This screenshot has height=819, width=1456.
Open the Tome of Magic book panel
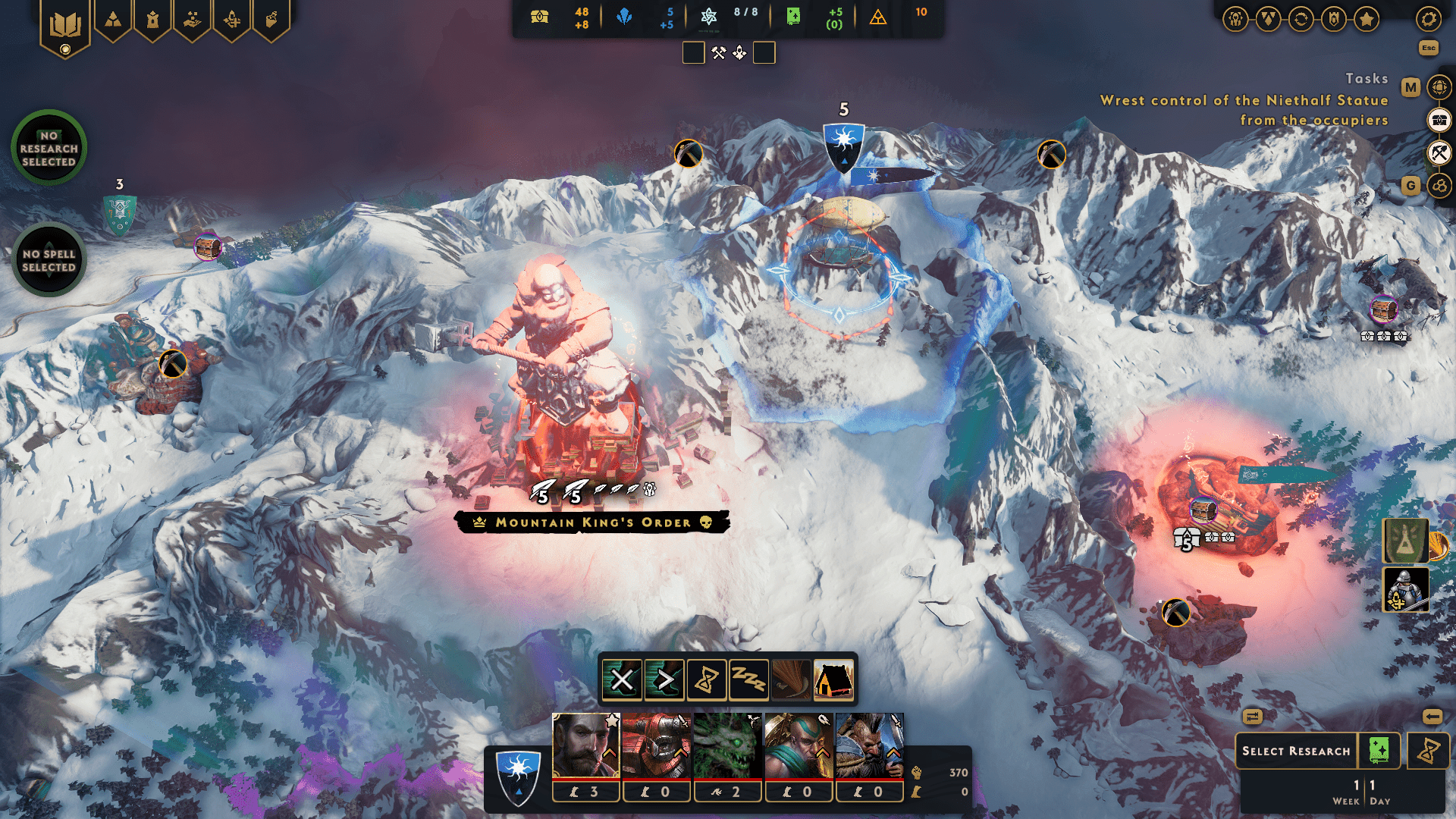point(64,20)
